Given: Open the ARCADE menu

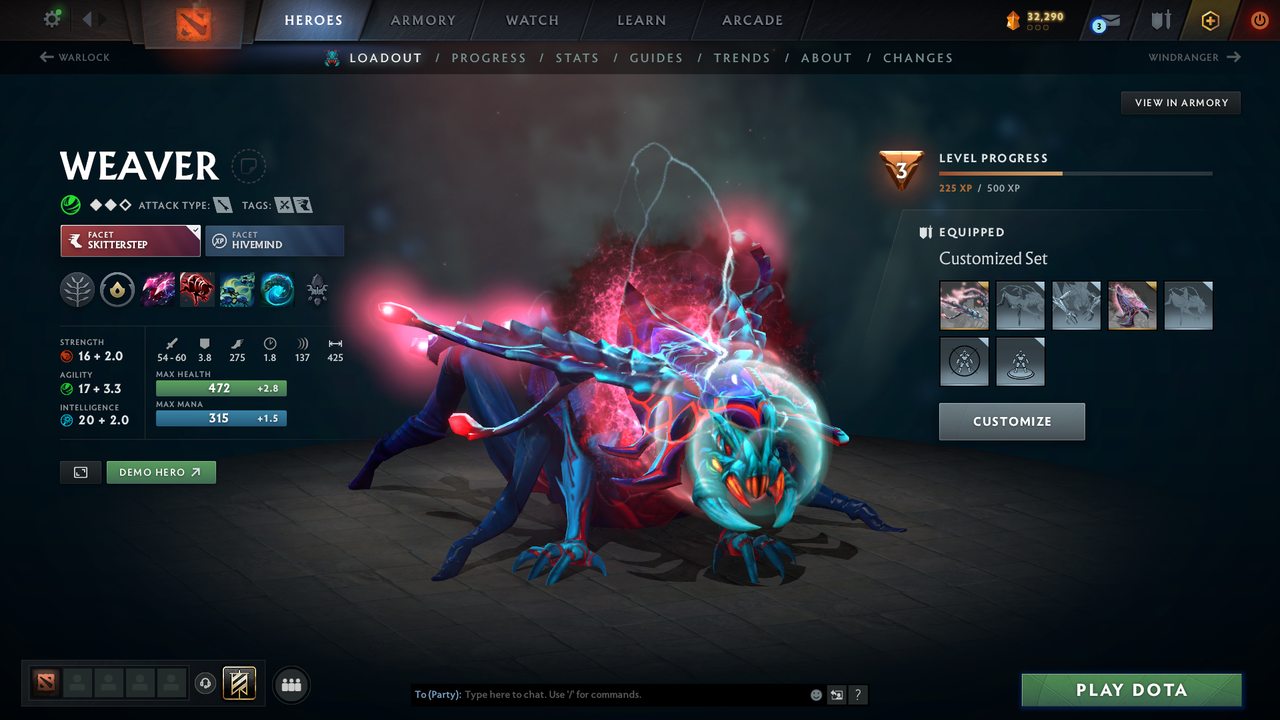Looking at the screenshot, I should pyautogui.click(x=751, y=20).
